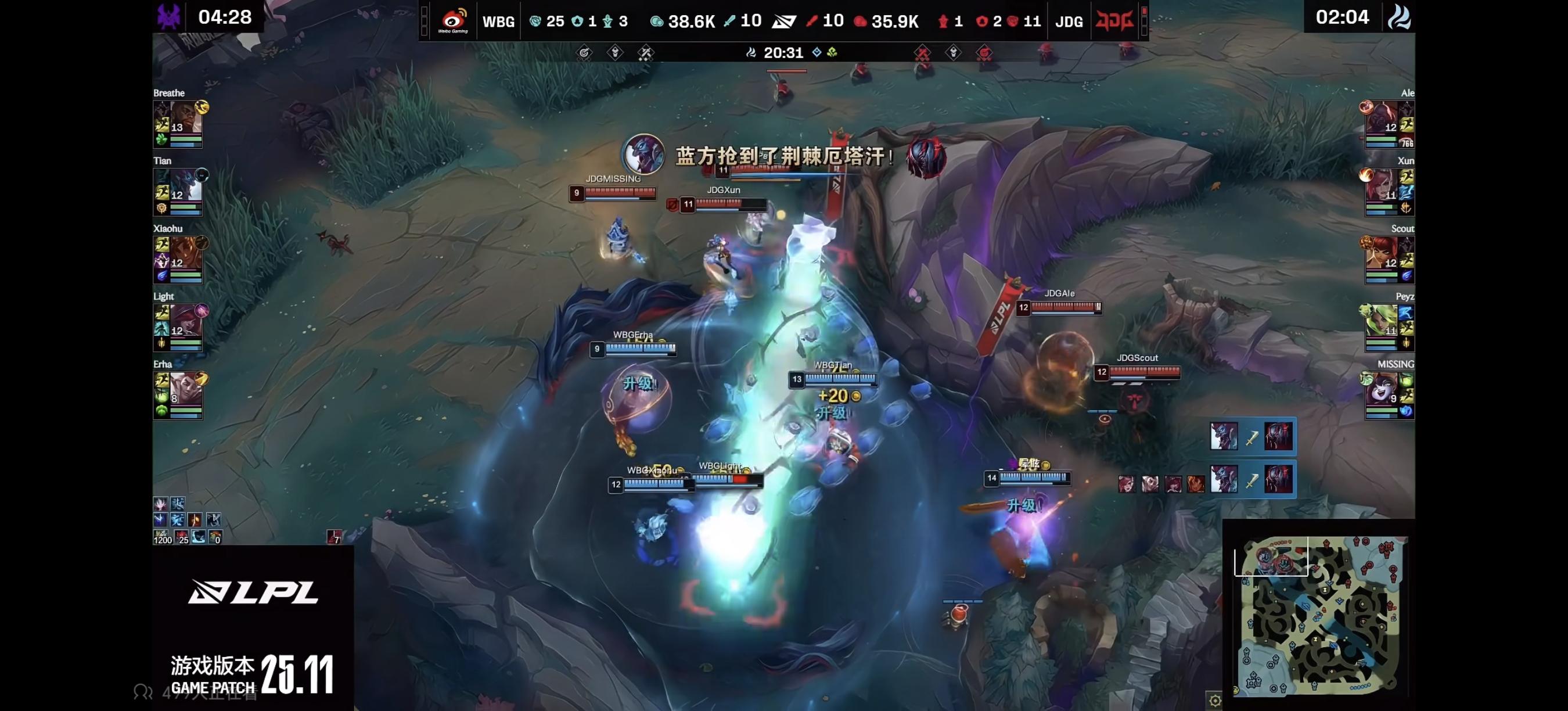Select Erha's champion portrait

pos(186,388)
